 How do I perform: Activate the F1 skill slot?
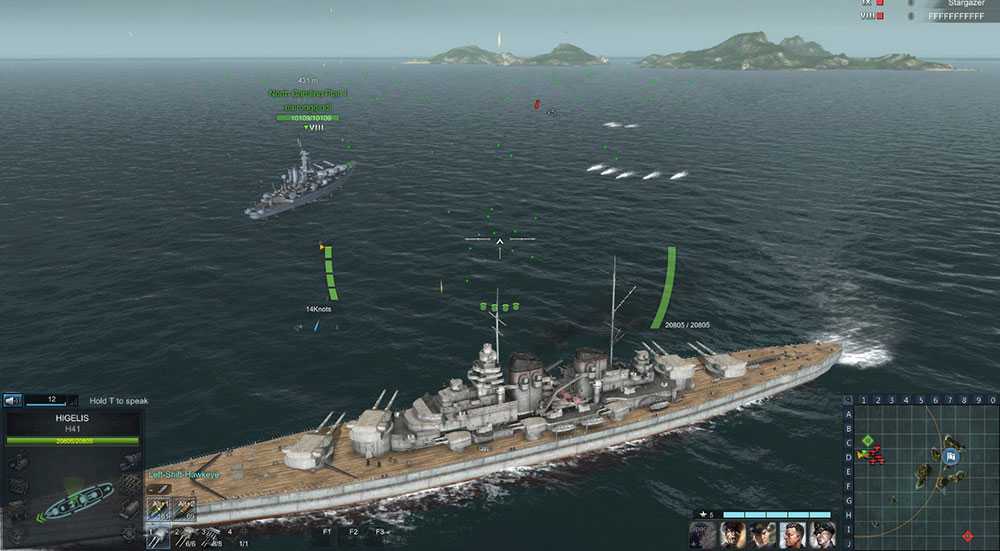point(327,532)
